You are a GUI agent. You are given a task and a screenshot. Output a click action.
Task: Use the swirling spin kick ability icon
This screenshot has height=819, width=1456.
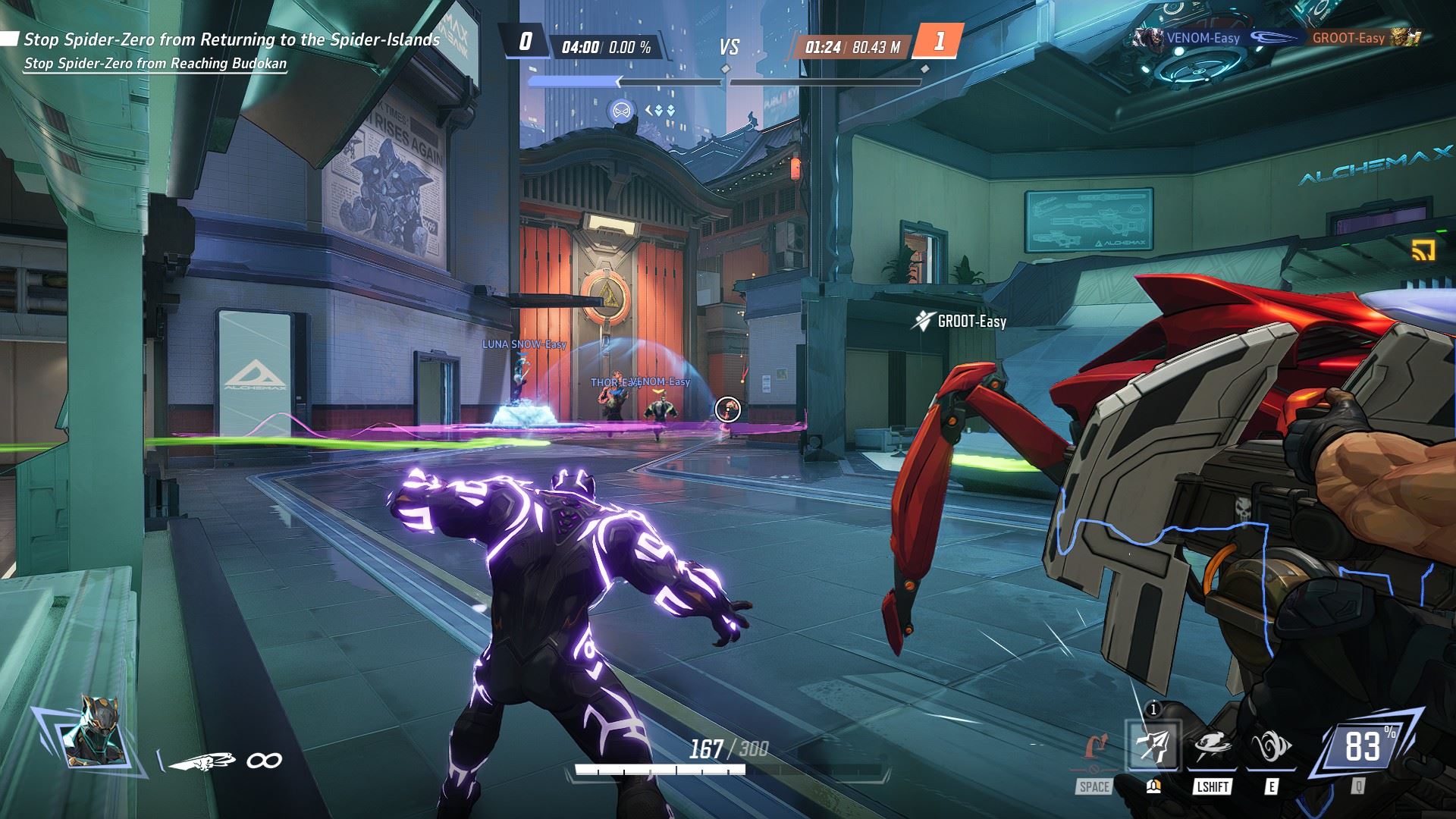pyautogui.click(x=1270, y=747)
